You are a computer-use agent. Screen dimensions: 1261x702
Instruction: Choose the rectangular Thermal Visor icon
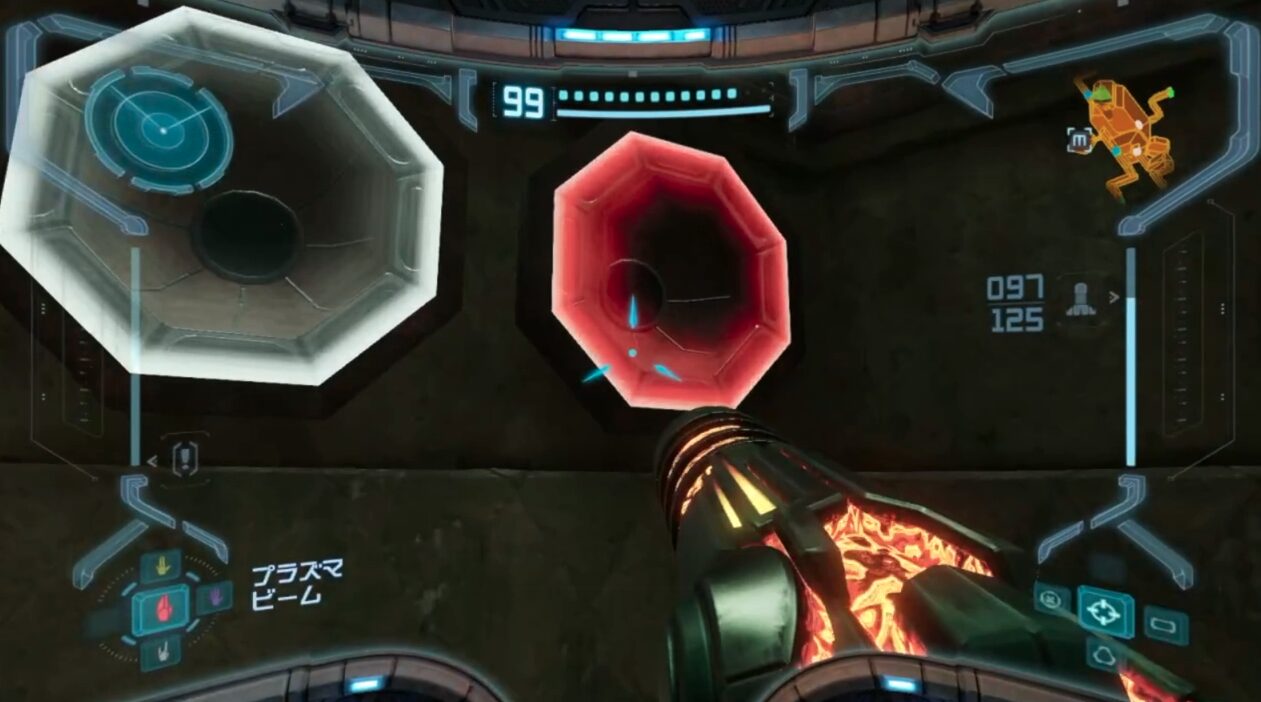pyautogui.click(x=1165, y=625)
